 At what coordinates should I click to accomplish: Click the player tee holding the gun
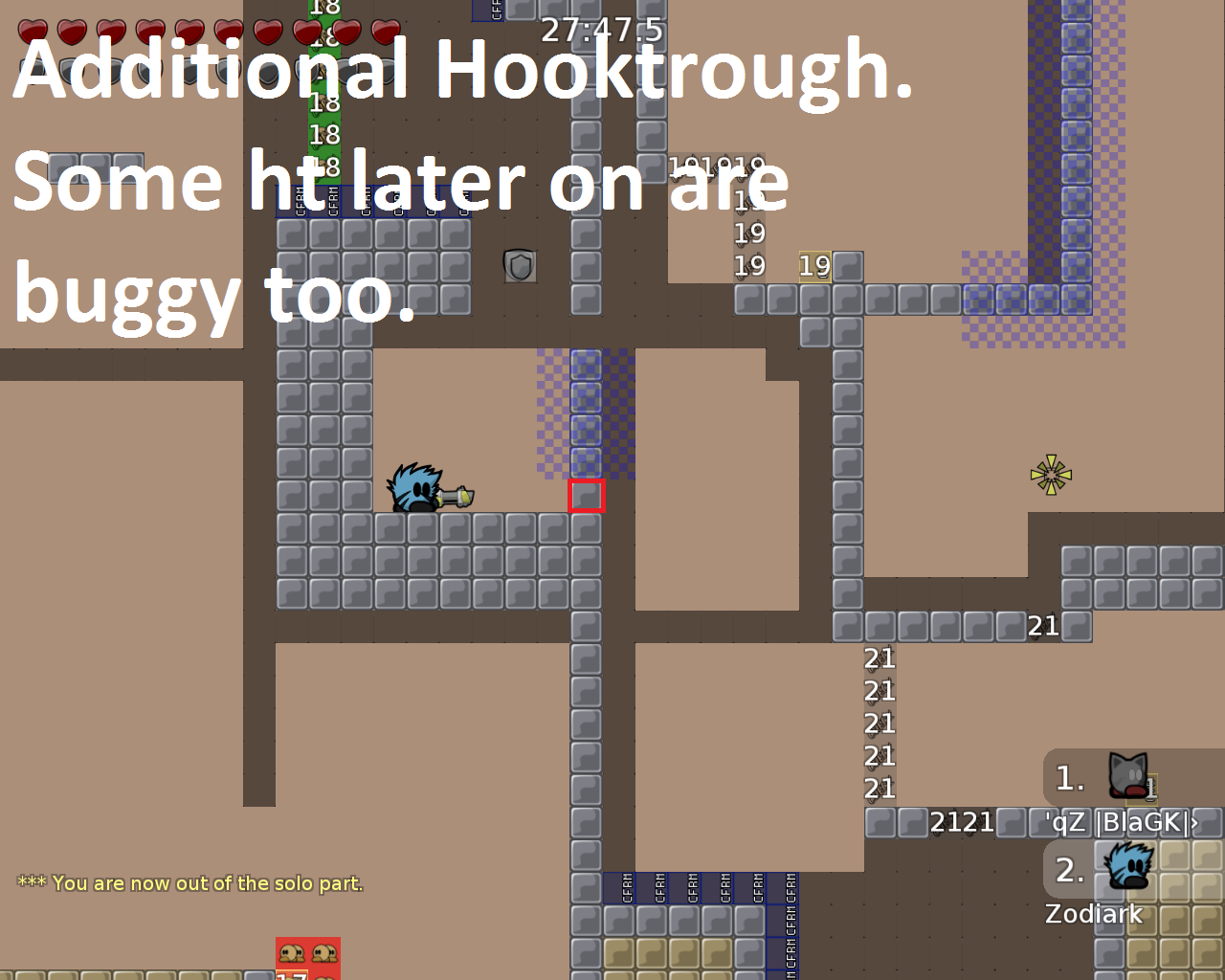coord(416,488)
